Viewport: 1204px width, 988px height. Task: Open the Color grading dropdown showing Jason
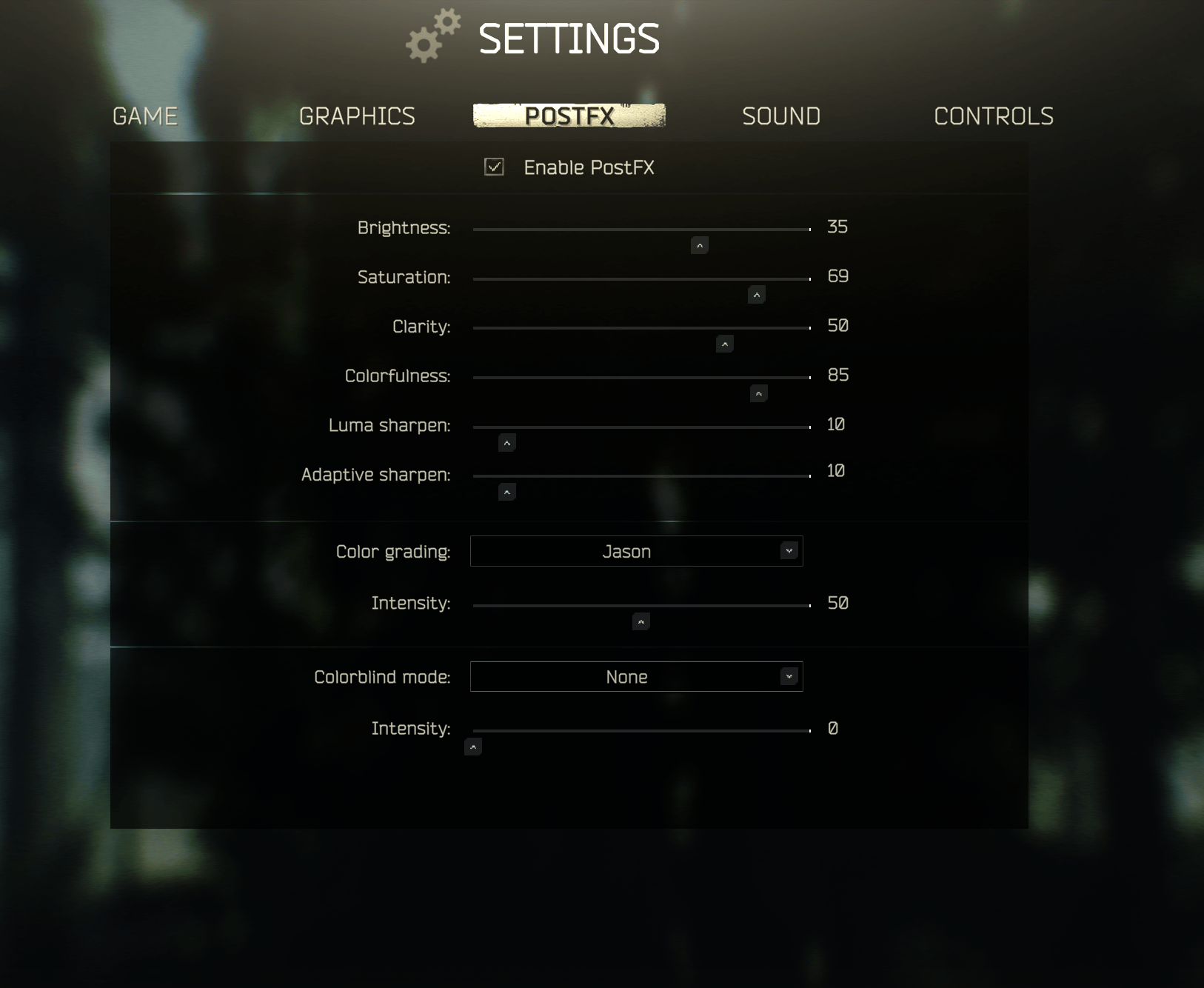coord(635,551)
